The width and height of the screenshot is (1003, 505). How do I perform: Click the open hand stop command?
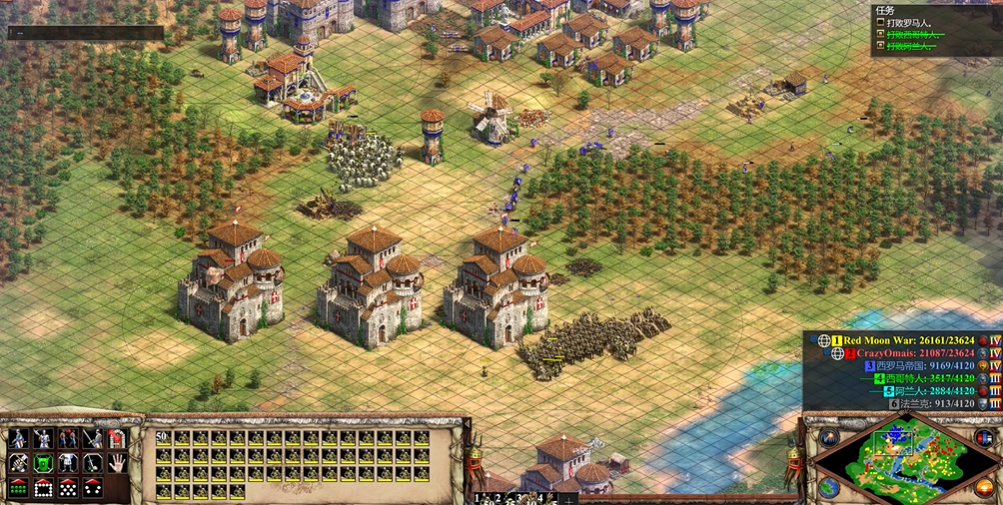coord(116,463)
